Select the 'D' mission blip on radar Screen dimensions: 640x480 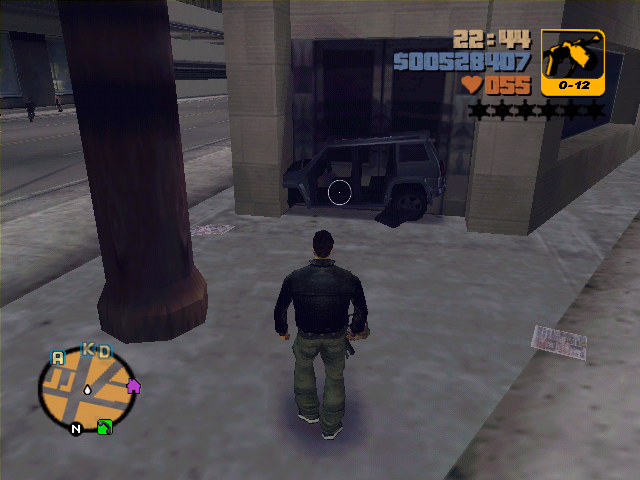(x=103, y=351)
